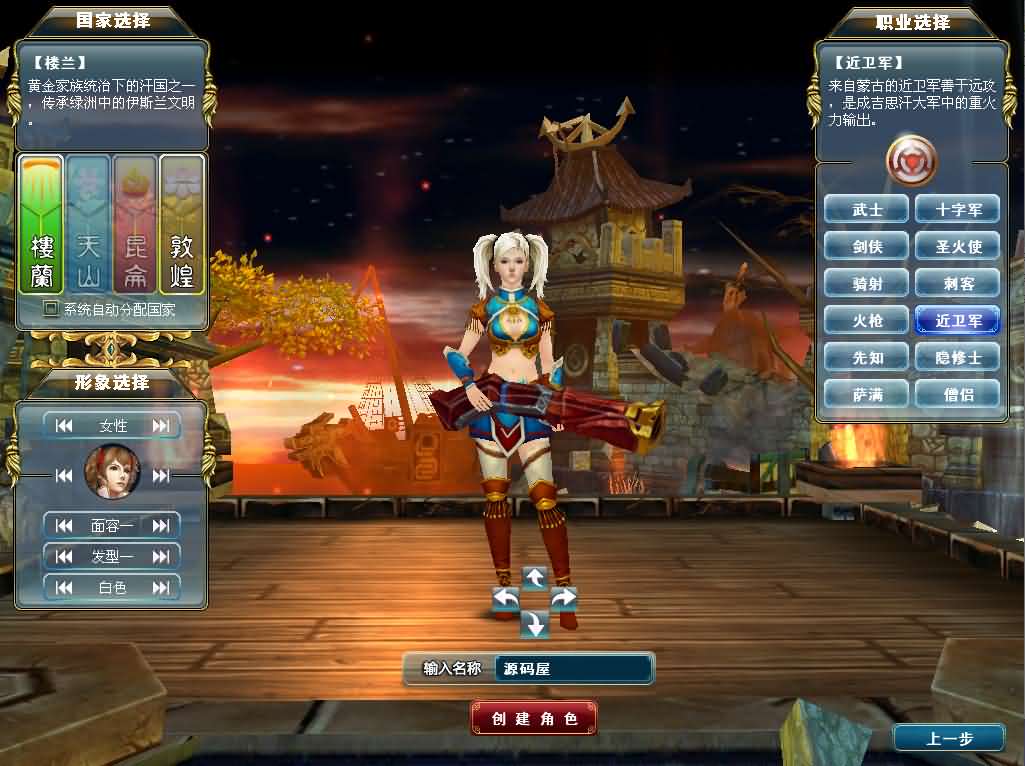Select the 火枪 class
Image resolution: width=1025 pixels, height=766 pixels.
click(x=867, y=321)
